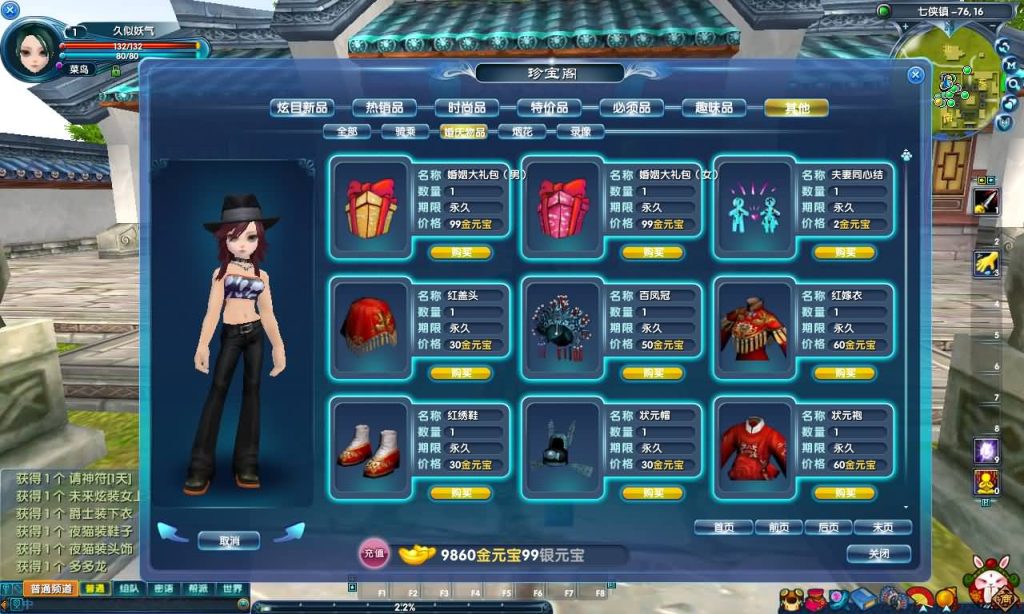The width and height of the screenshot is (1024, 614).
Task: Go to the next page with 后页
Action: (828, 527)
